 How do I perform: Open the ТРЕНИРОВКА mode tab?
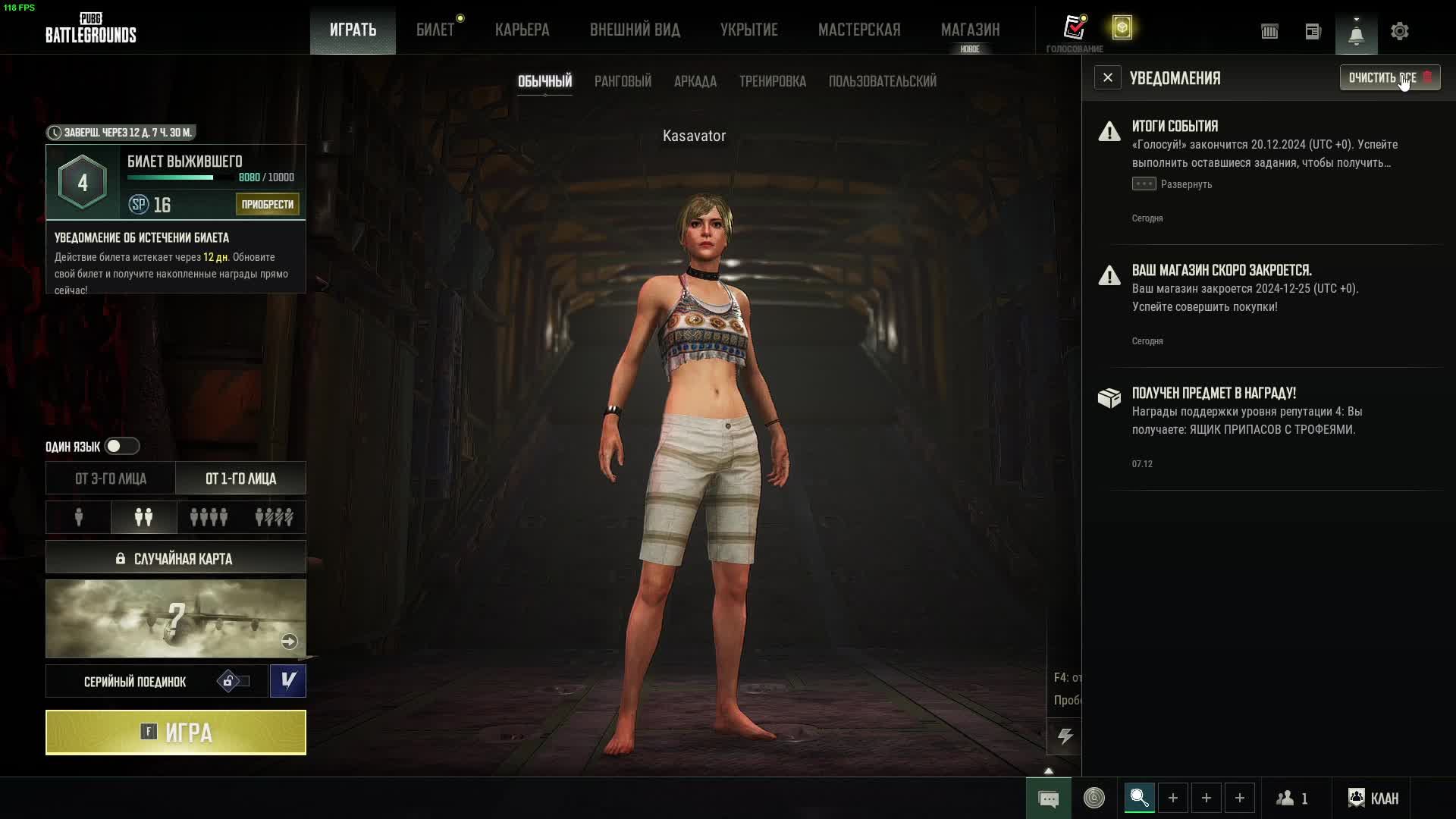(x=772, y=81)
